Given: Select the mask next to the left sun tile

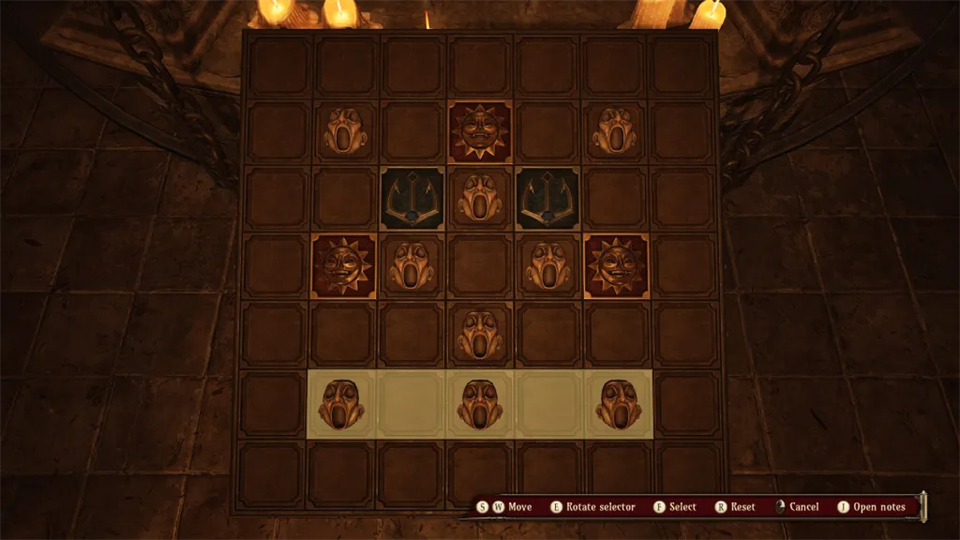Looking at the screenshot, I should [412, 266].
